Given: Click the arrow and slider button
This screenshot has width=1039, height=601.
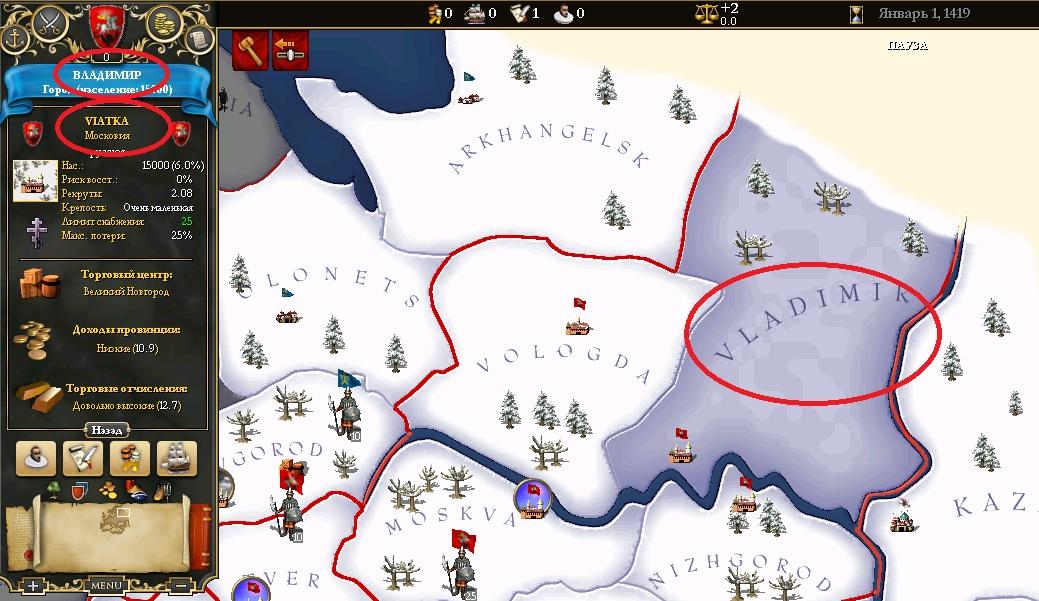Looking at the screenshot, I should pos(290,50).
